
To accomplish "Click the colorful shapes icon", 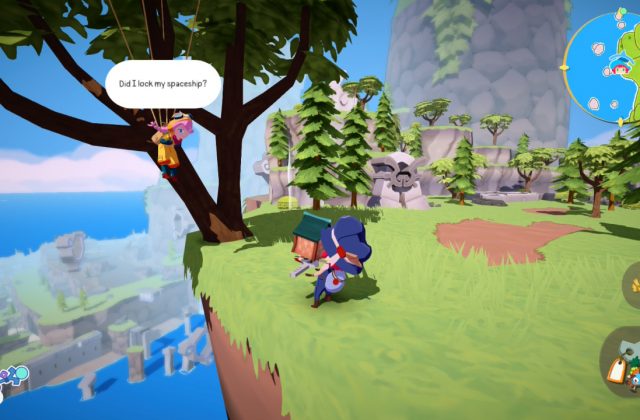I will pyautogui.click(x=11, y=377).
